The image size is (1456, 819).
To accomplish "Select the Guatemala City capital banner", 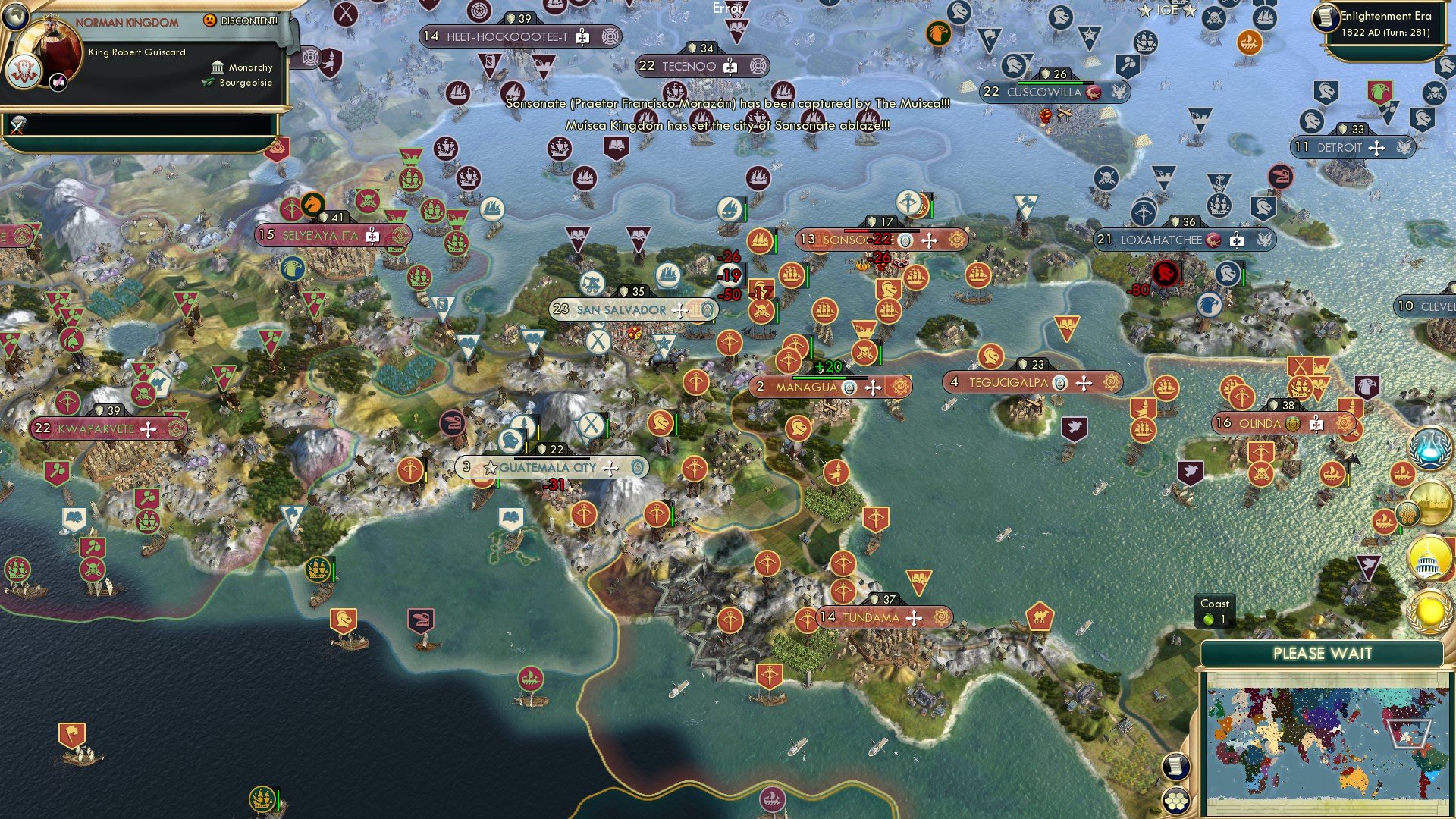I will pyautogui.click(x=552, y=468).
